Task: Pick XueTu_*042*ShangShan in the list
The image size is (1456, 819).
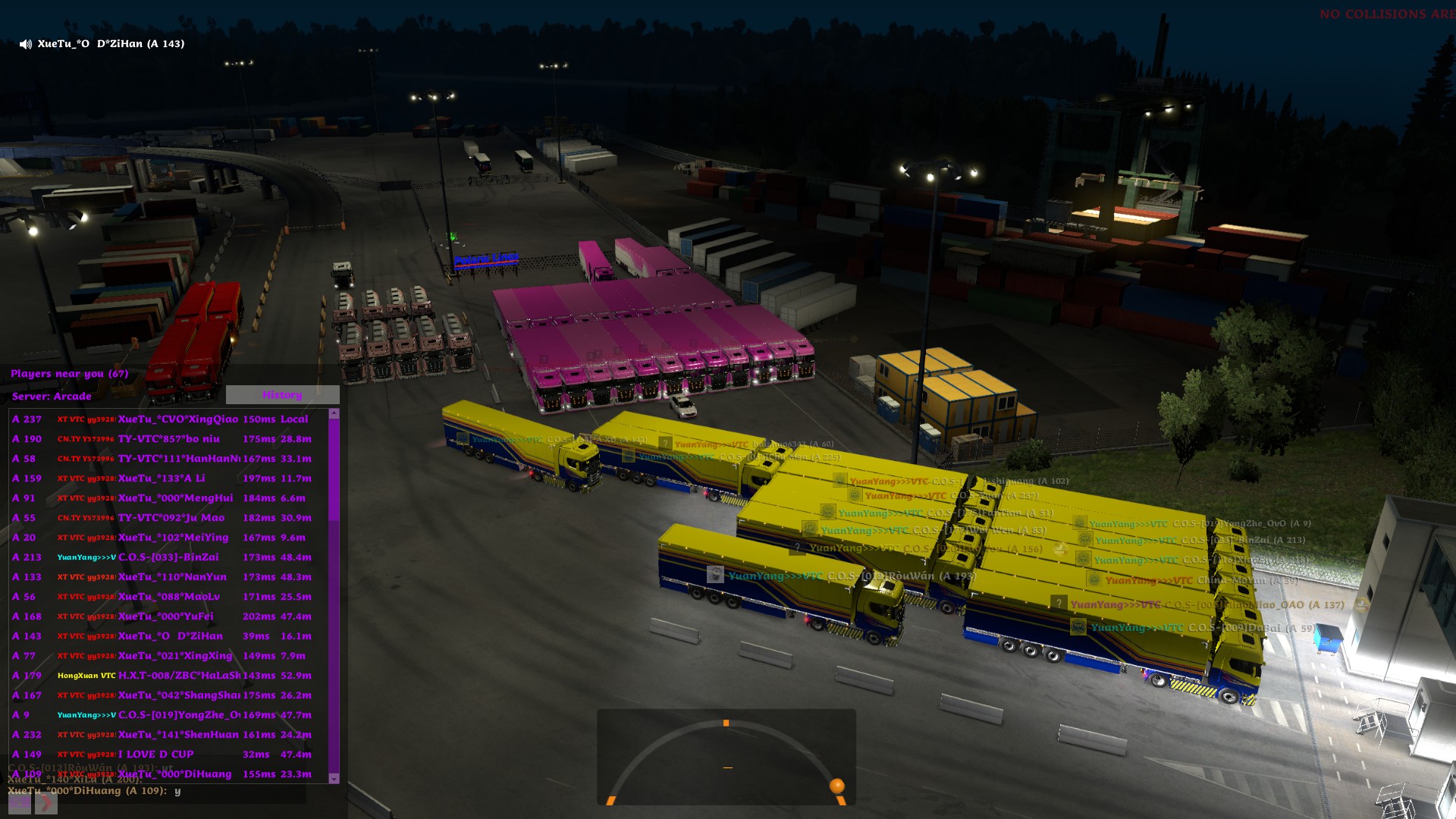Action: 179,695
